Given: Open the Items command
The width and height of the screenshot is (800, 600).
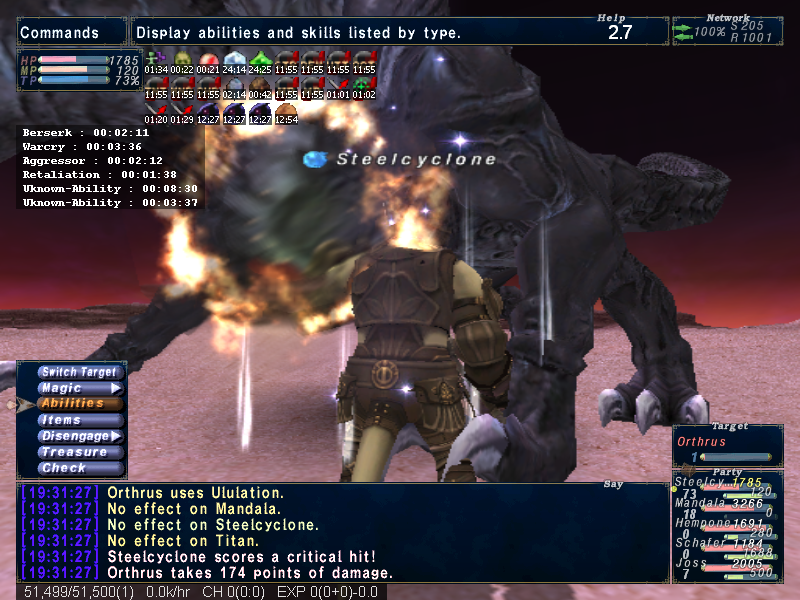Looking at the screenshot, I should (79, 420).
